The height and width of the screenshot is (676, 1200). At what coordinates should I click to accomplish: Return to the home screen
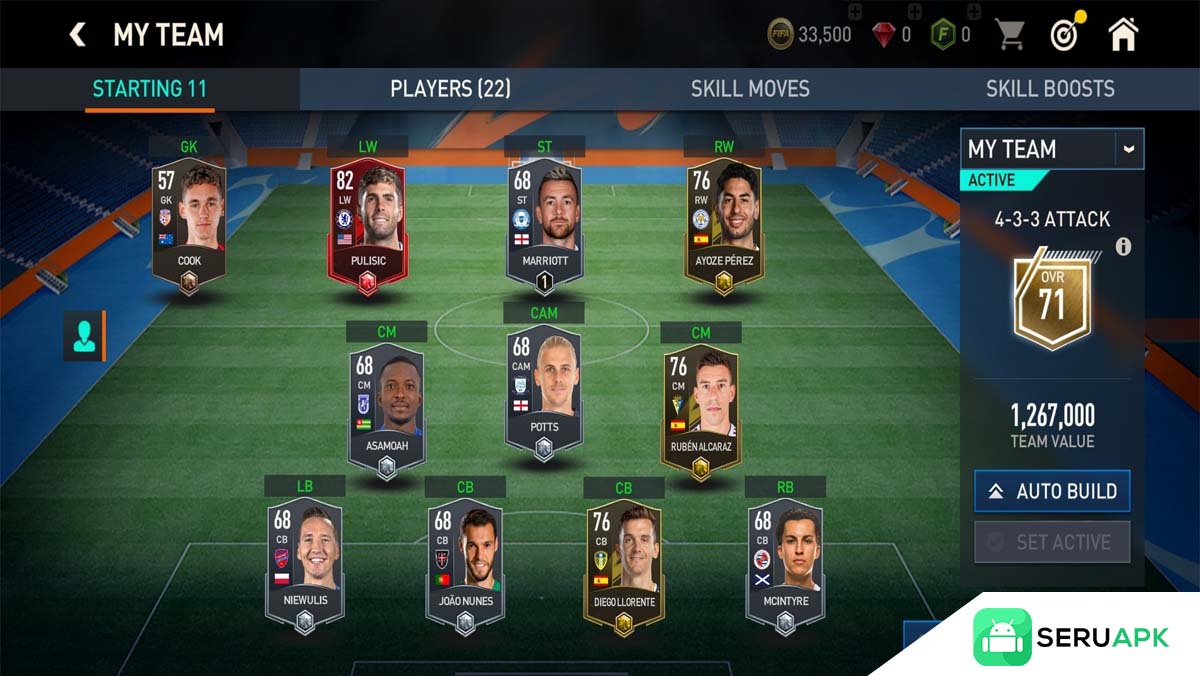1123,34
